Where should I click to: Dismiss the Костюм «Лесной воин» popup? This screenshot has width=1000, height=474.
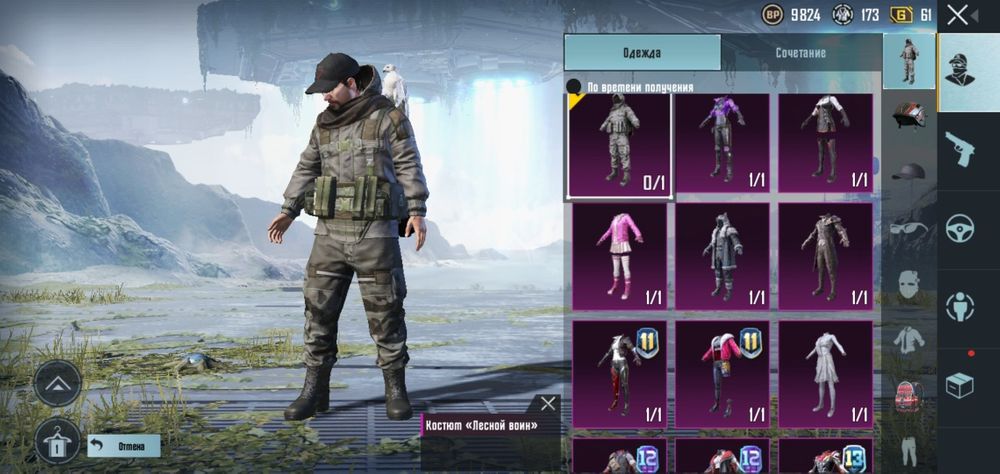click(548, 404)
